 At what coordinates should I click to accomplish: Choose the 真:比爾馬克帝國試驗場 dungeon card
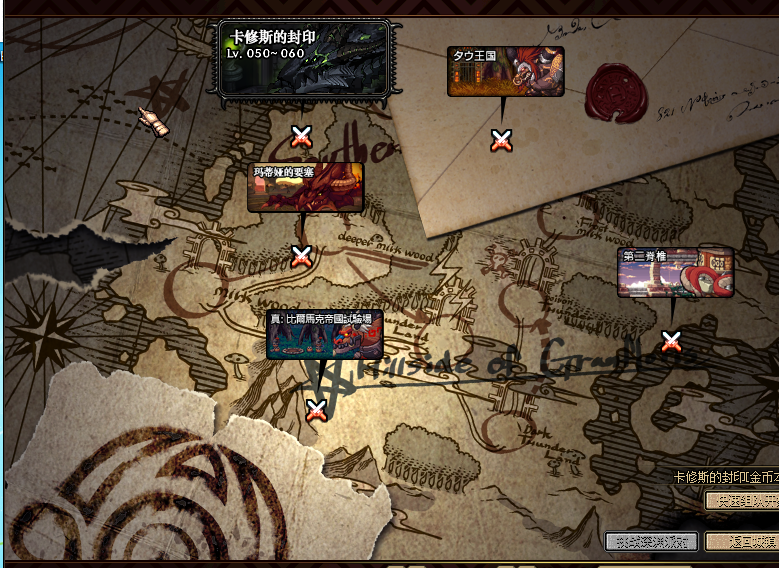(x=324, y=334)
